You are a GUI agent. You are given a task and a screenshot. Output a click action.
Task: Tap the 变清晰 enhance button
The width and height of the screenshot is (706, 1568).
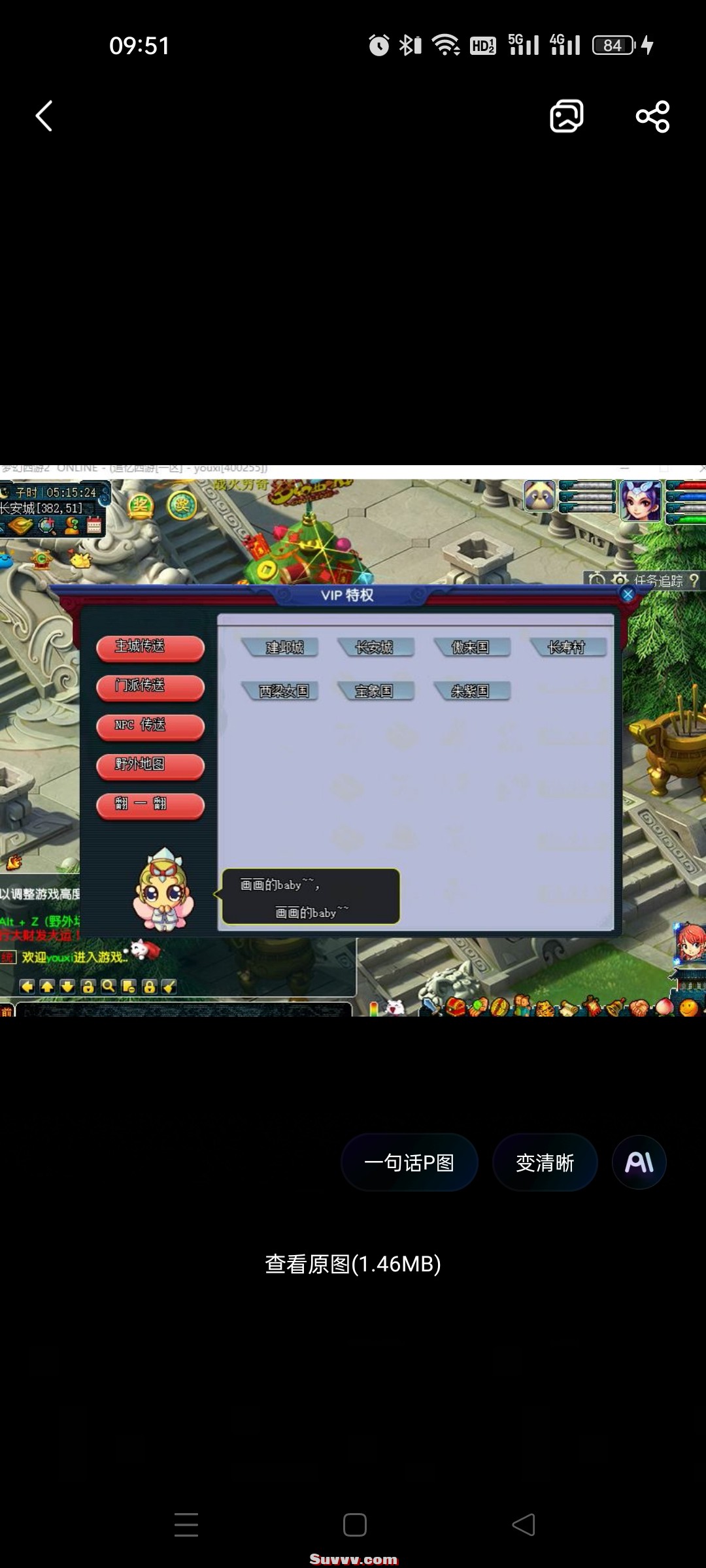pos(545,1163)
